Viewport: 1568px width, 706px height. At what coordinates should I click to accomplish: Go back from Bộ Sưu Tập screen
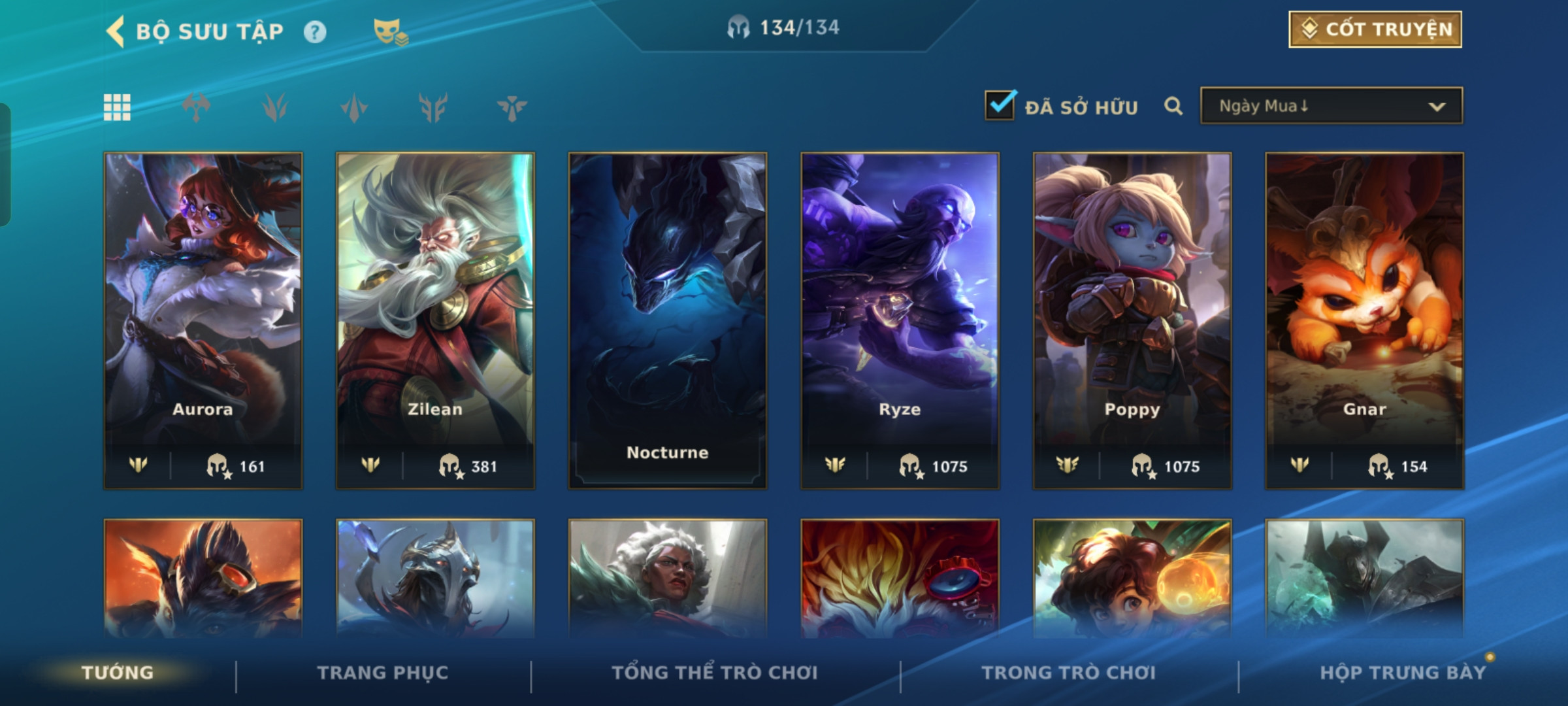(116, 31)
